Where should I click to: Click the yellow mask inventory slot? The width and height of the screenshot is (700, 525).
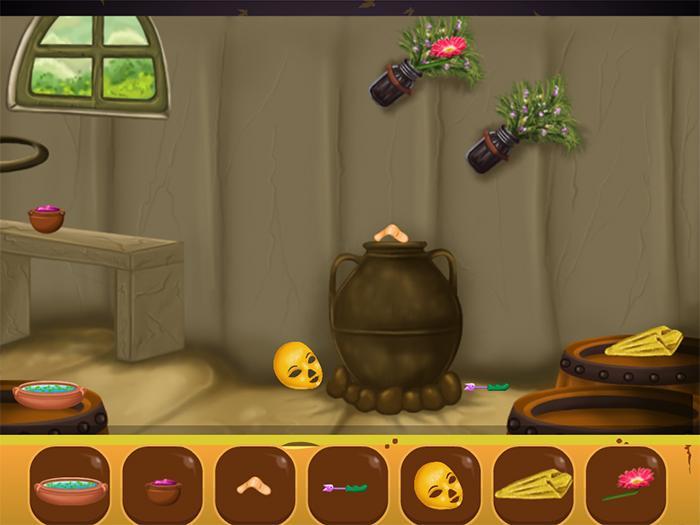(440, 486)
